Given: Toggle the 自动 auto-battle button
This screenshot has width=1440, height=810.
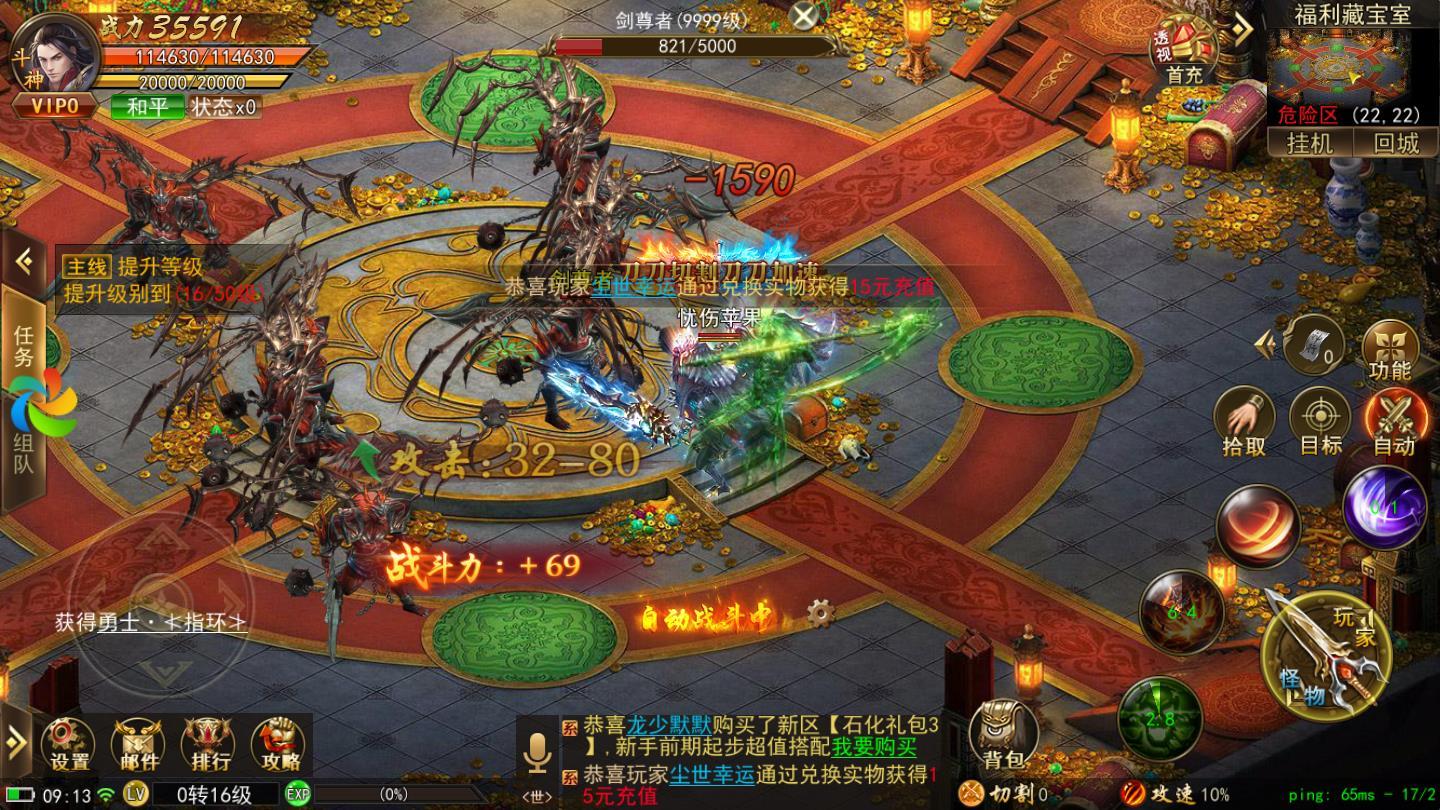Looking at the screenshot, I should pyautogui.click(x=1394, y=423).
